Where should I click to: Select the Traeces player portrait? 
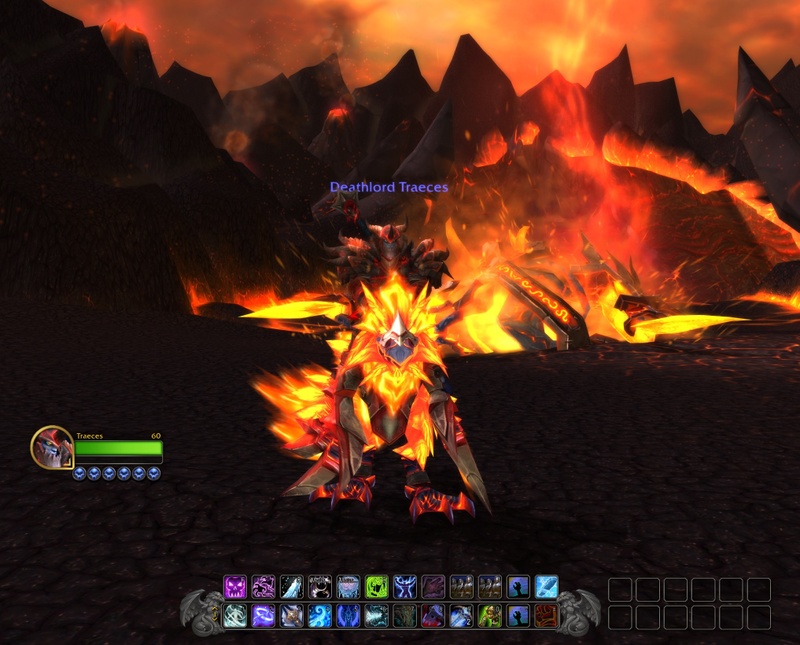coord(52,447)
